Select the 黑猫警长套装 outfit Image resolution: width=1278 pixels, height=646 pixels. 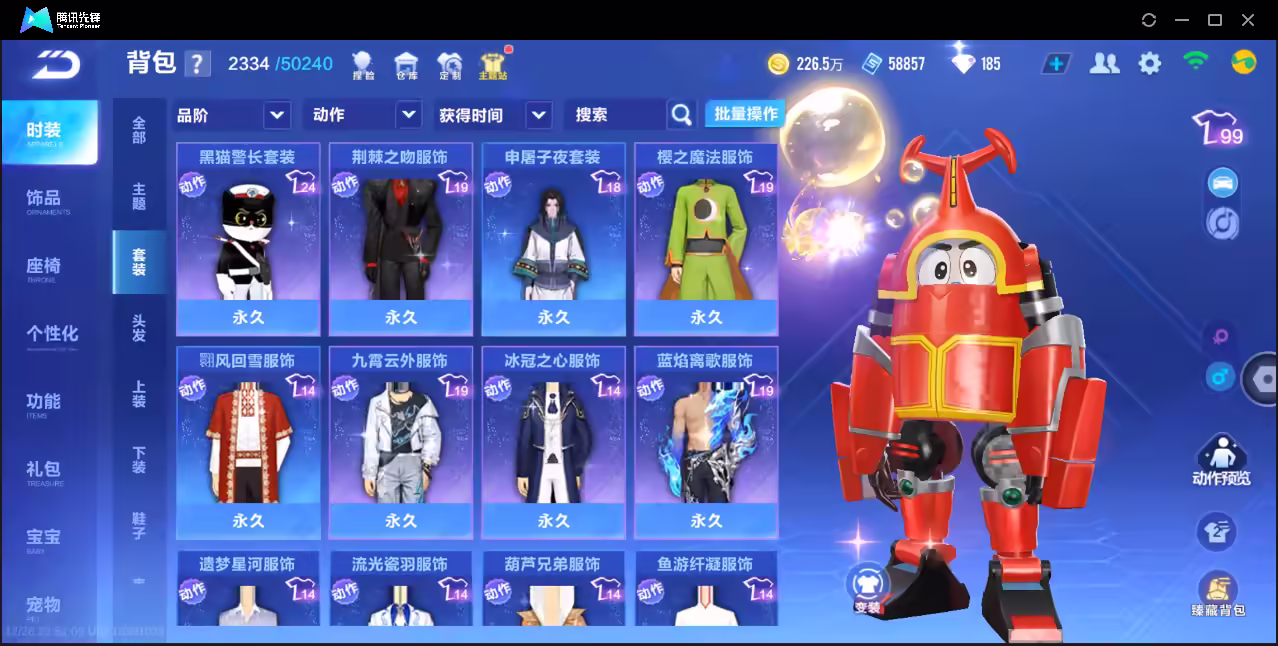[x=248, y=238]
